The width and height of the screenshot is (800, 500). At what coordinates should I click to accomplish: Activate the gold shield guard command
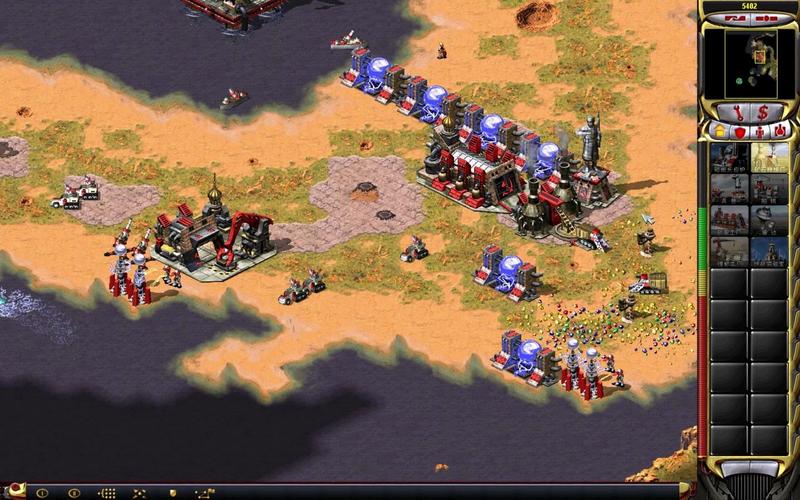(x=173, y=493)
